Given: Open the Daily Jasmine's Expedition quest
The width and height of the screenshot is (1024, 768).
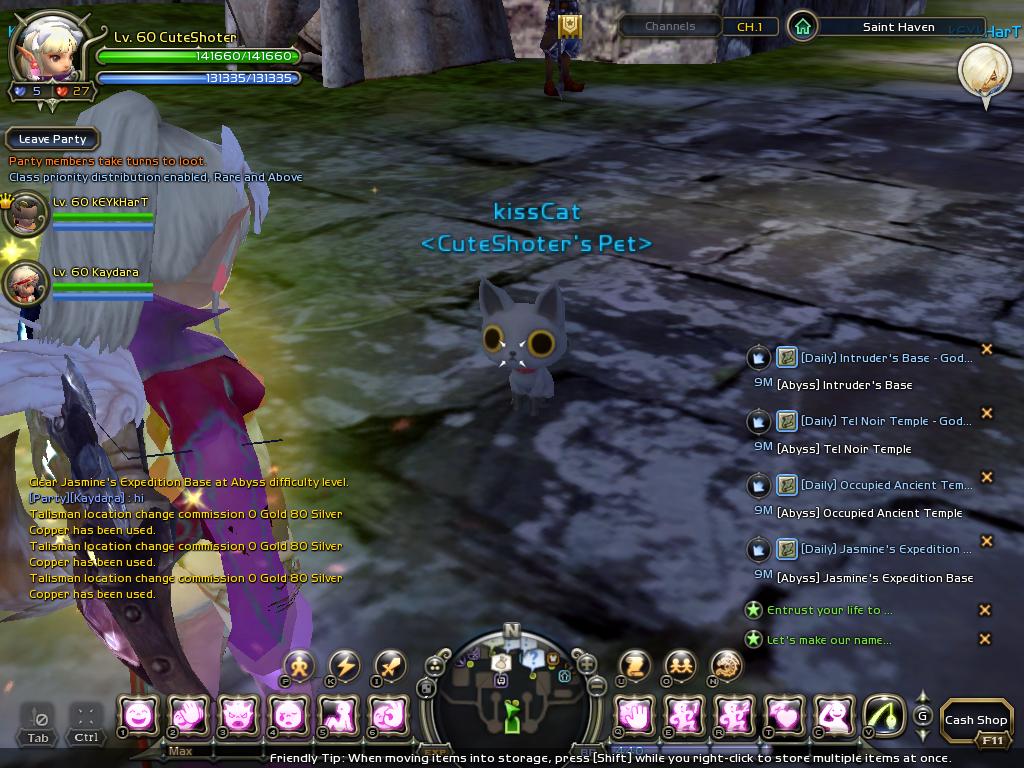Looking at the screenshot, I should tap(885, 549).
